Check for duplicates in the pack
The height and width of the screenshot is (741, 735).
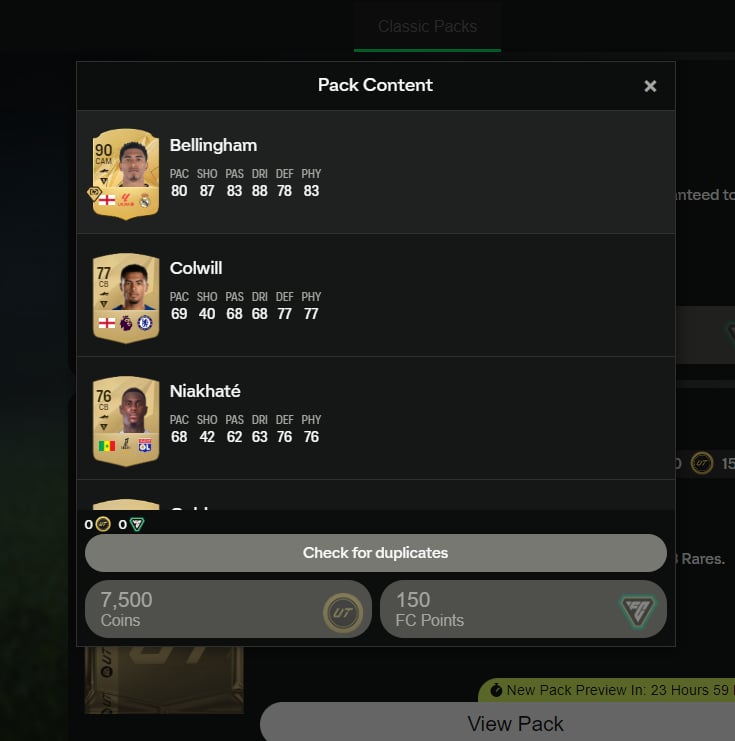point(375,553)
